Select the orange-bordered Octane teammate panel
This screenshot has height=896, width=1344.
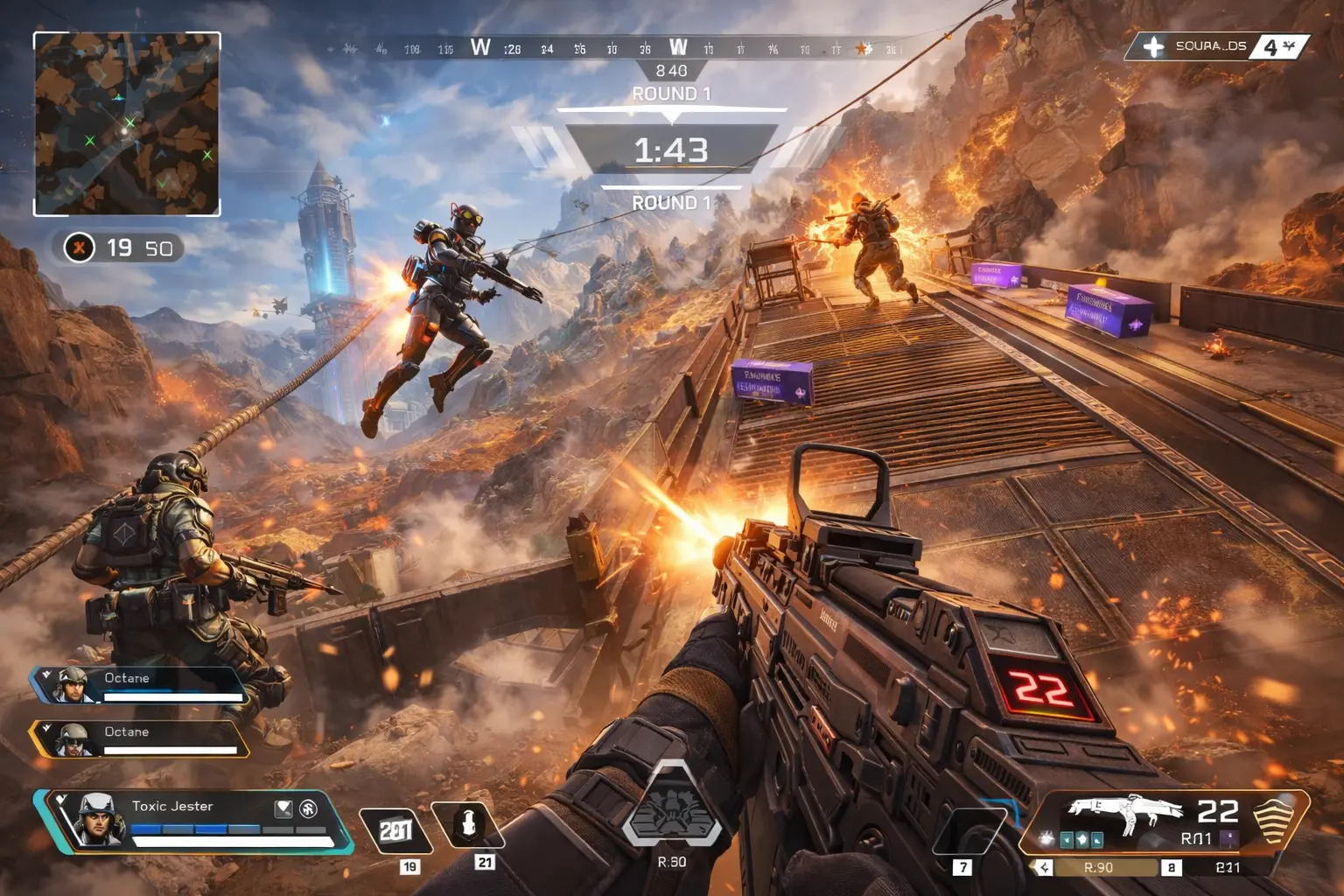140,739
